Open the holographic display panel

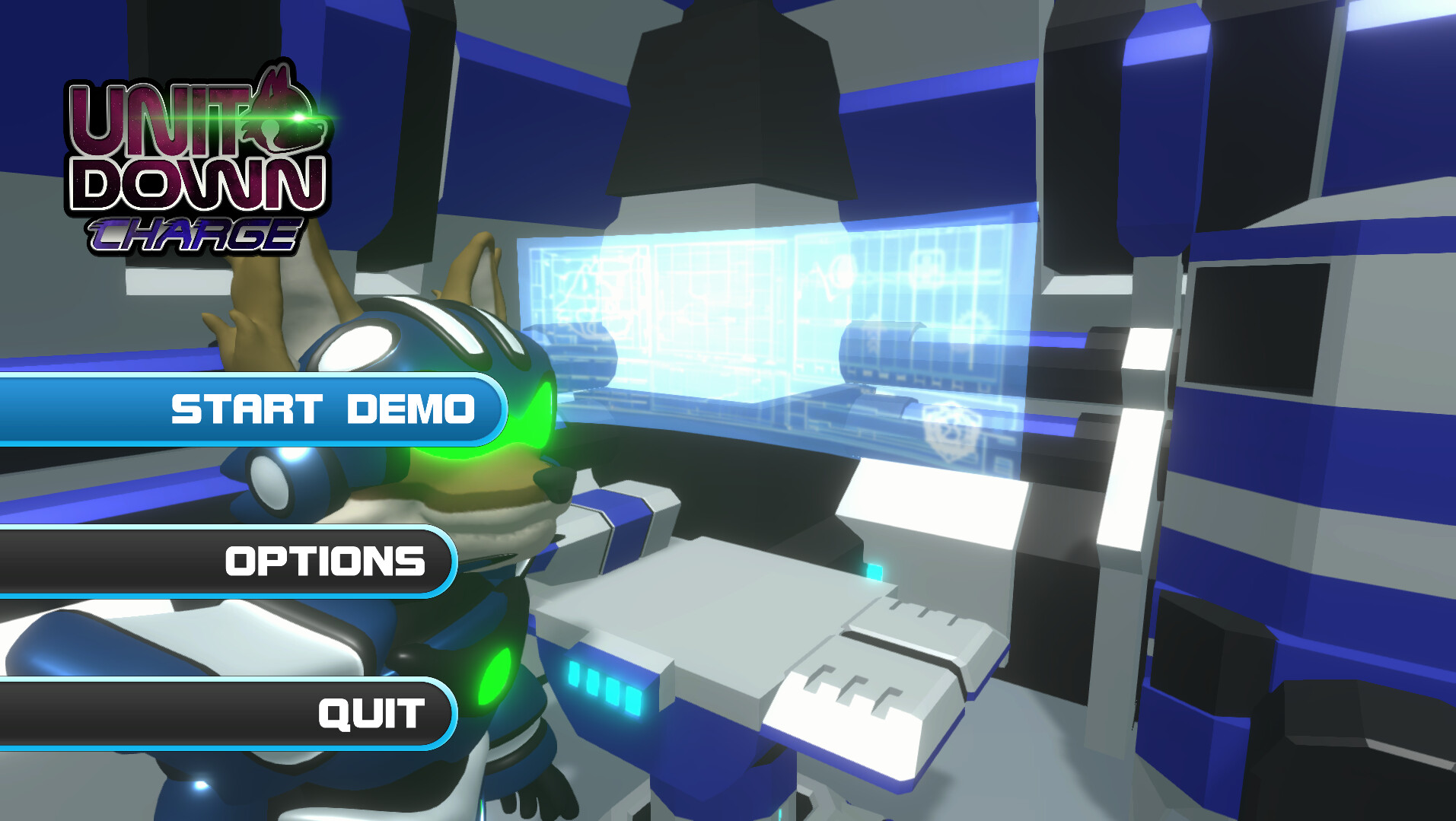coord(761,320)
